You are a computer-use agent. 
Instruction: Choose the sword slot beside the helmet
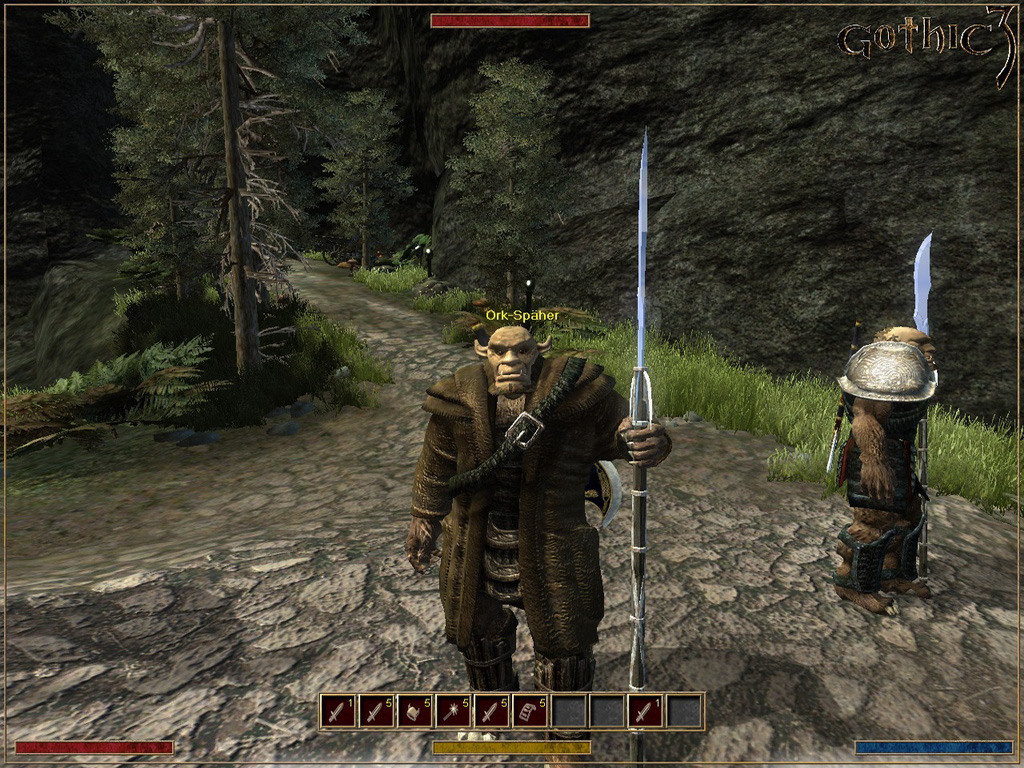coord(376,711)
